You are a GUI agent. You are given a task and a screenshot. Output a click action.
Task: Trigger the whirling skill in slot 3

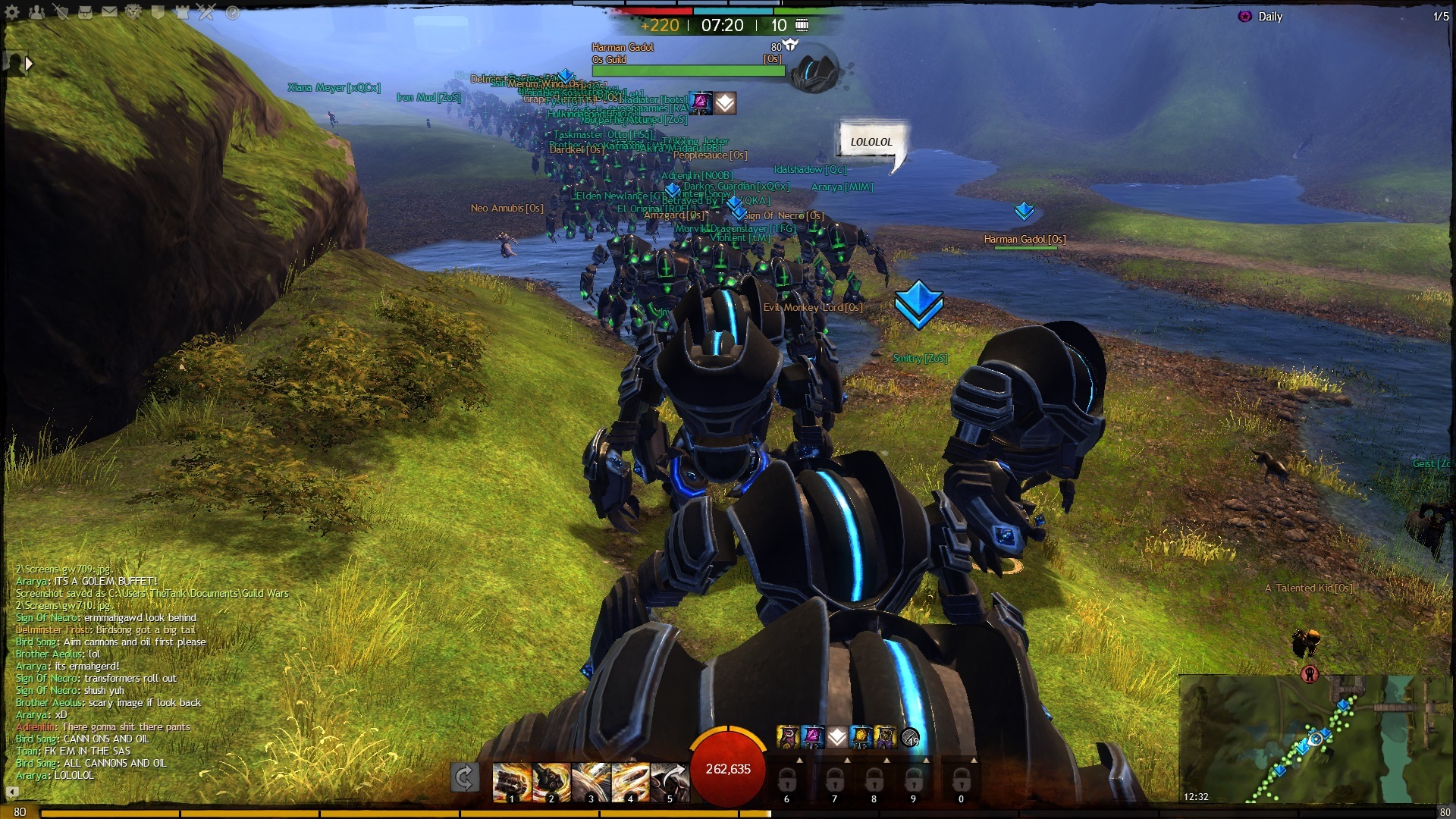pyautogui.click(x=590, y=781)
